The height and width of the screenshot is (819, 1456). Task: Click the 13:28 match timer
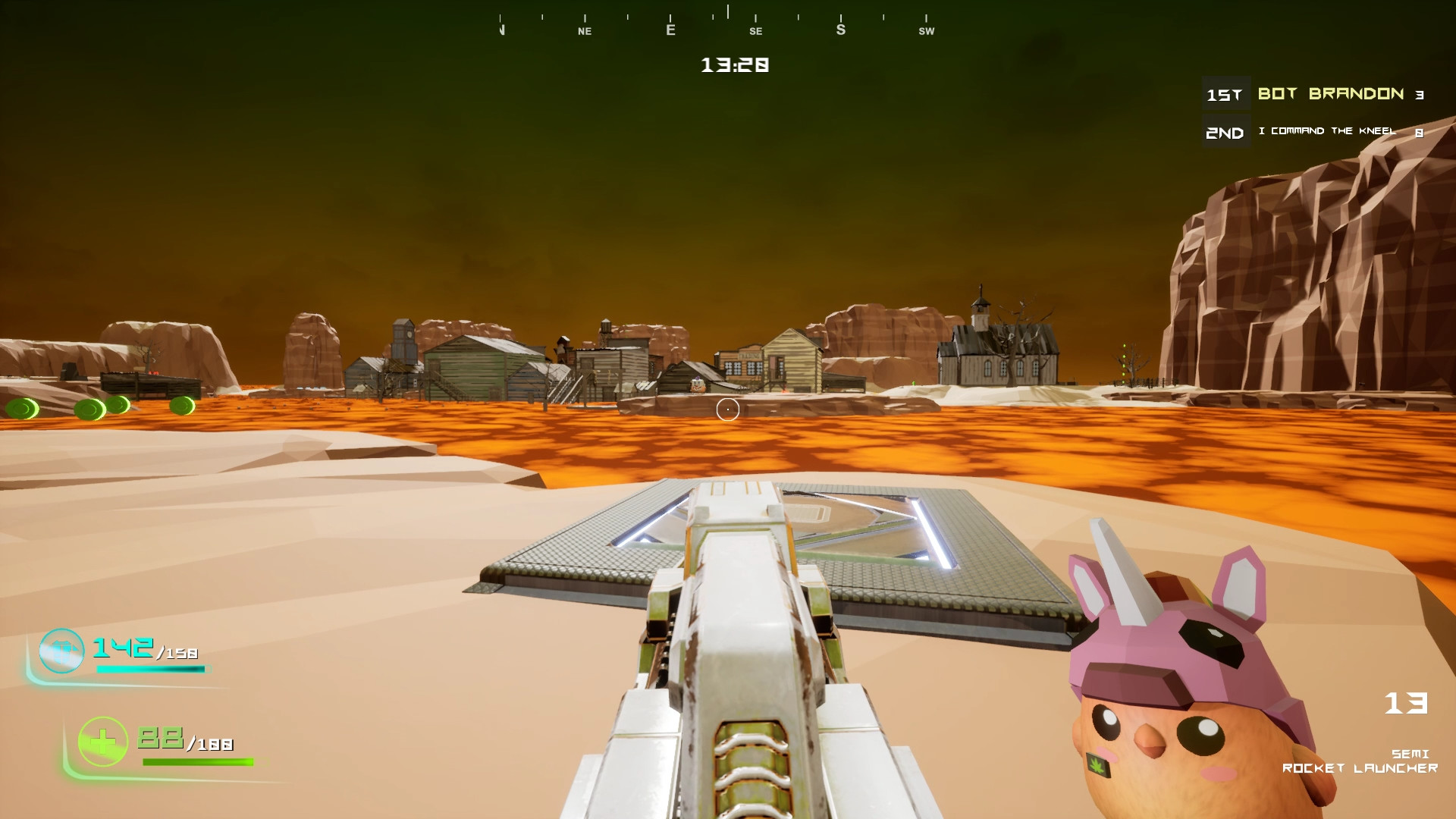click(x=733, y=66)
